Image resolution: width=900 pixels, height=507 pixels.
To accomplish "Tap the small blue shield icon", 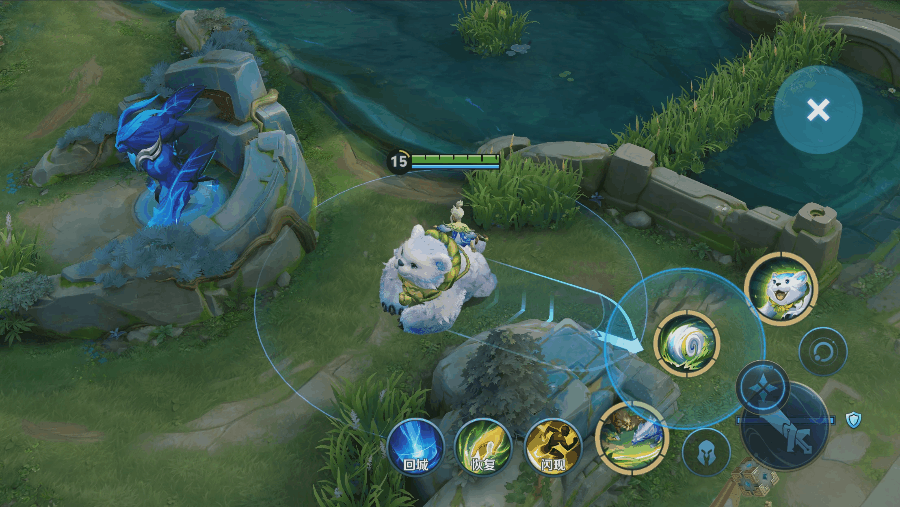I will click(x=853, y=420).
